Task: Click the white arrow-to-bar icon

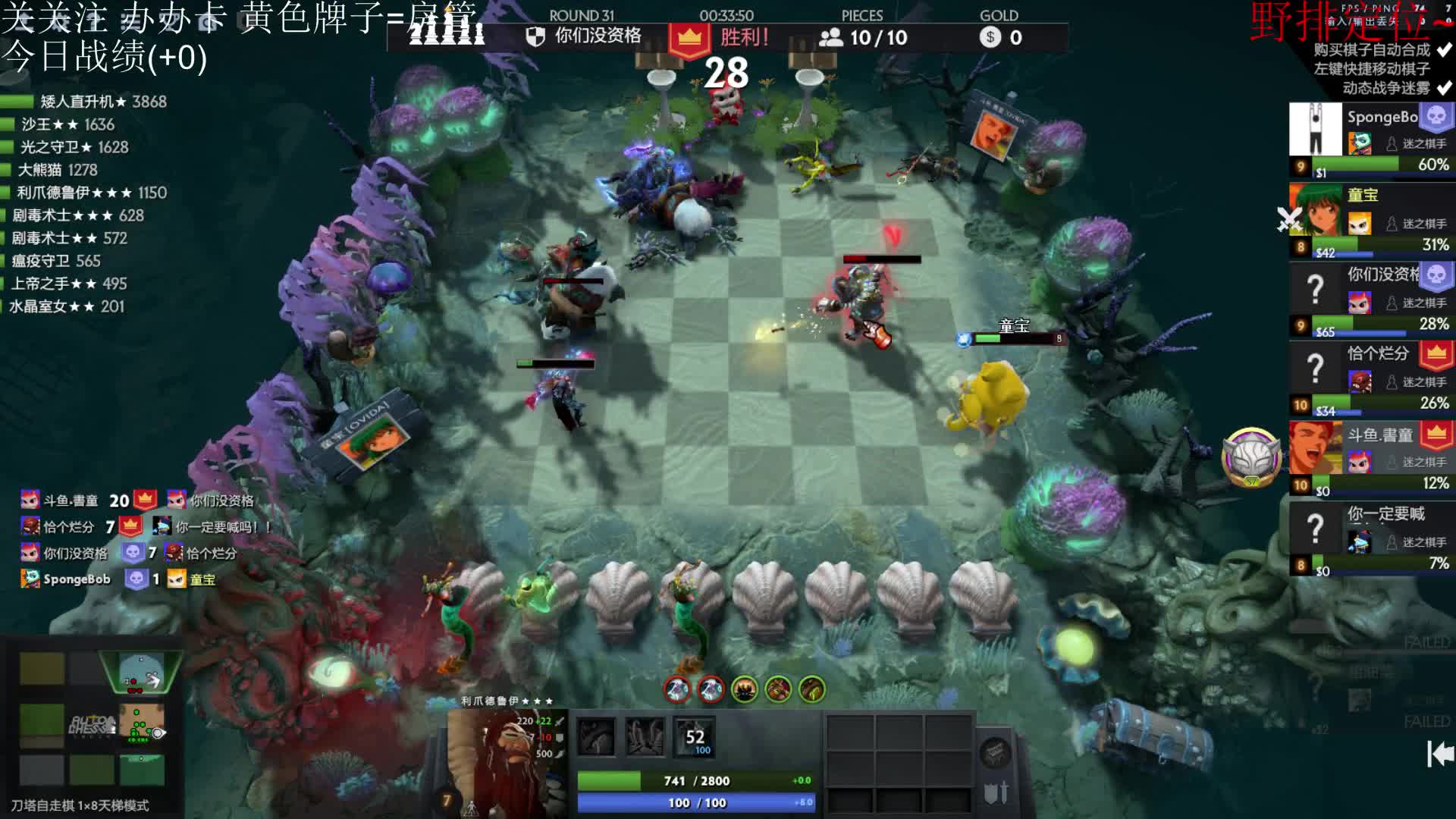Action: tap(1439, 754)
